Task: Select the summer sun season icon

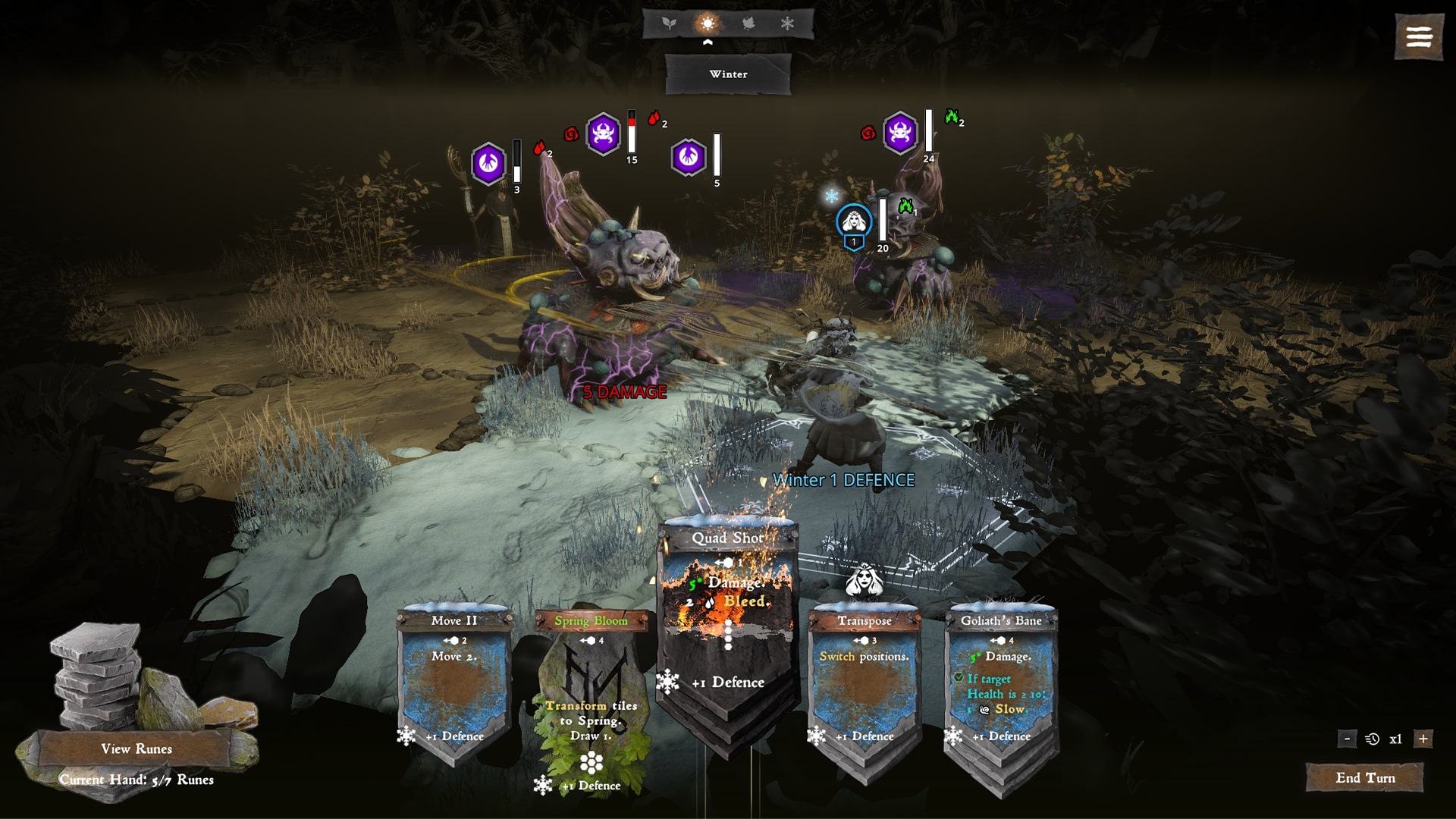Action: (708, 24)
